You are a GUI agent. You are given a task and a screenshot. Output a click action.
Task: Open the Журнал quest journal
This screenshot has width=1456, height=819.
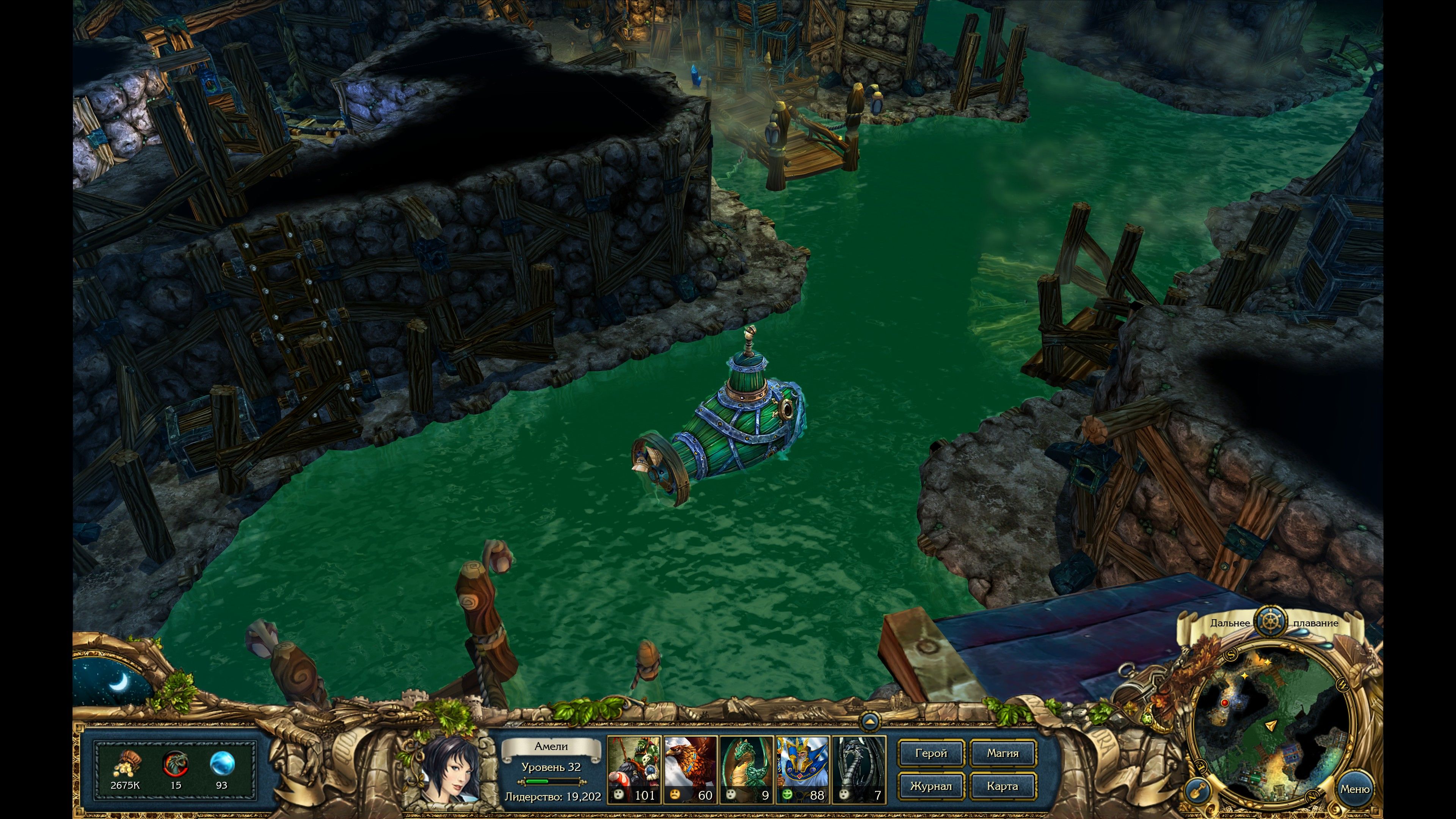[x=931, y=786]
